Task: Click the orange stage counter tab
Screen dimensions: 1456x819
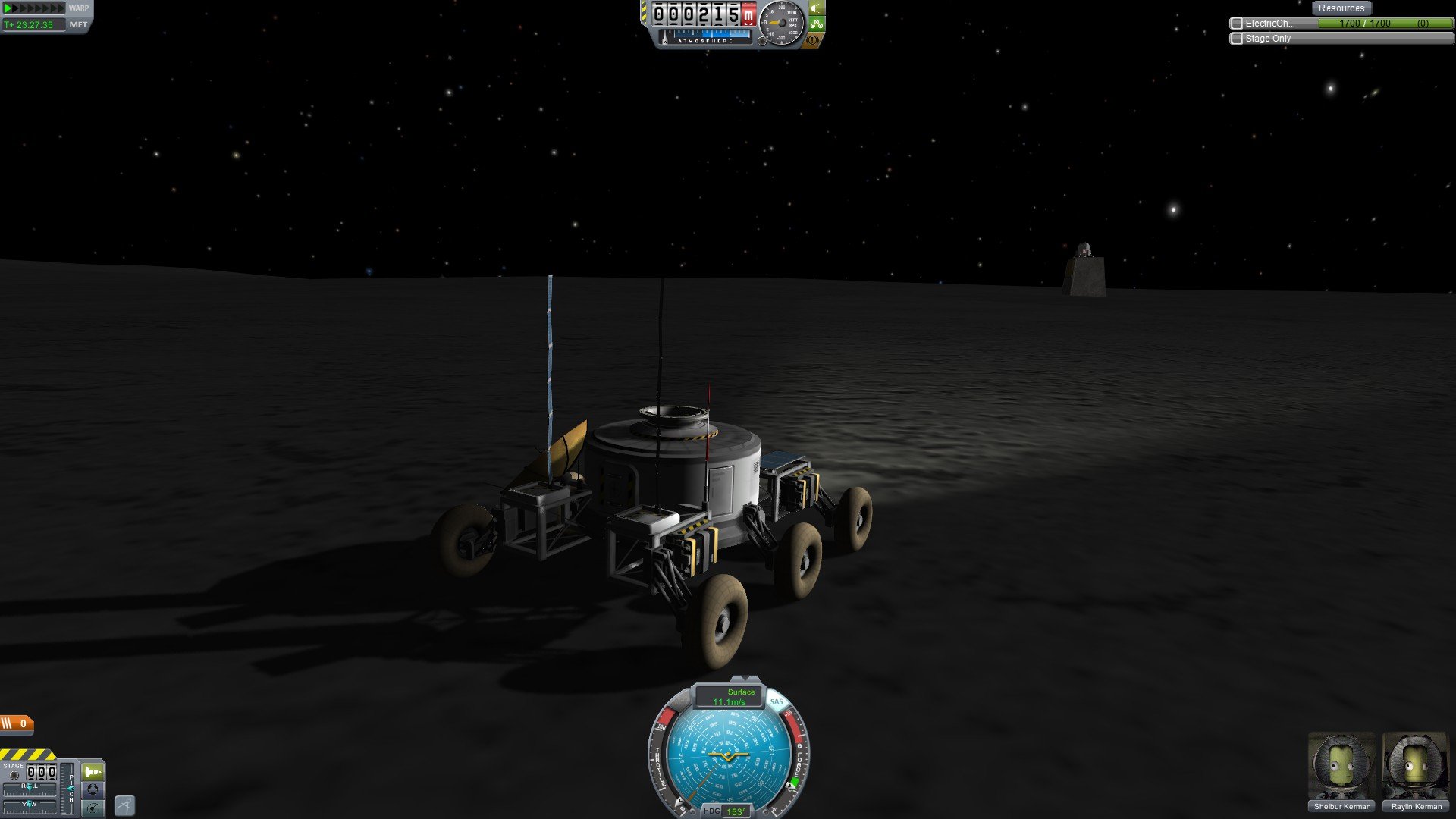Action: 16,723
